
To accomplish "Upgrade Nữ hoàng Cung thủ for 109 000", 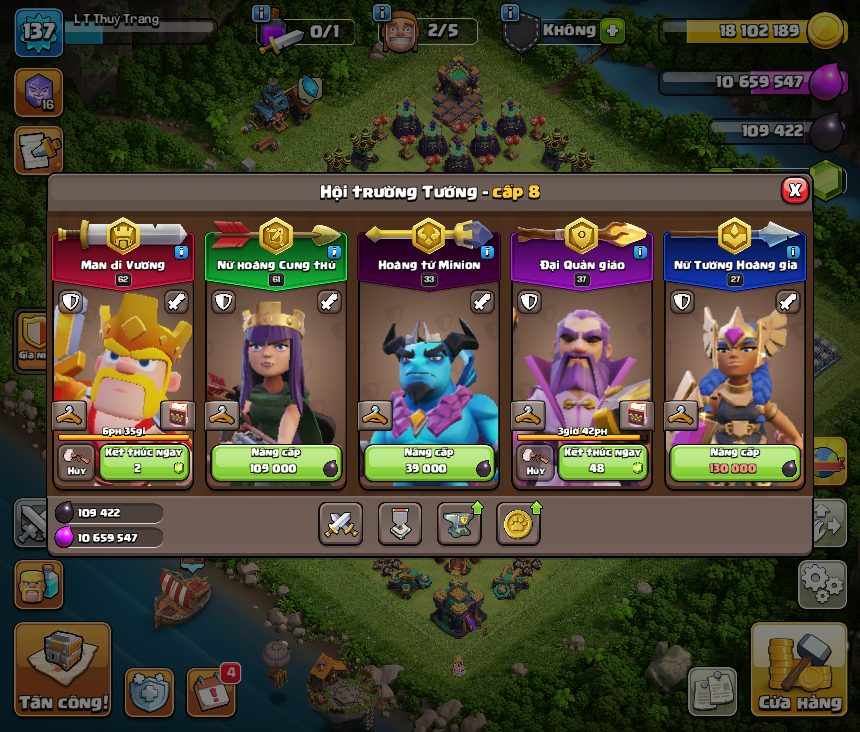I will (276, 463).
